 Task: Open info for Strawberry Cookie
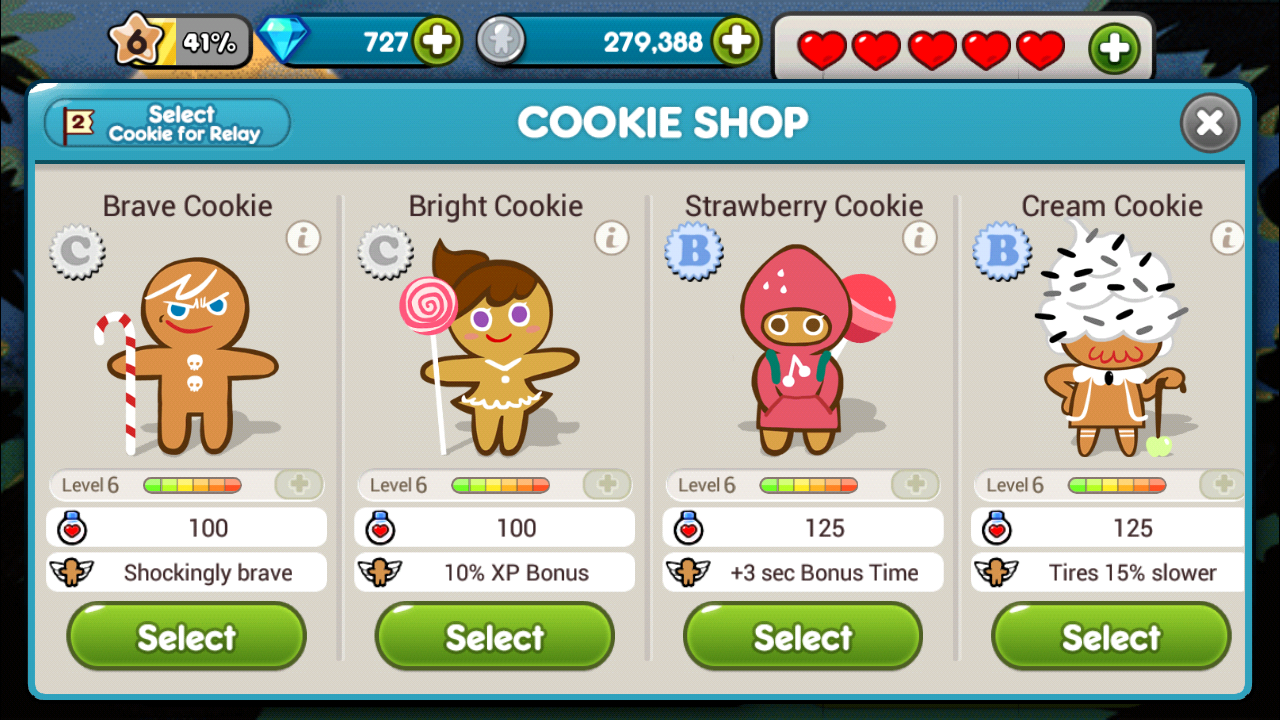(919, 239)
